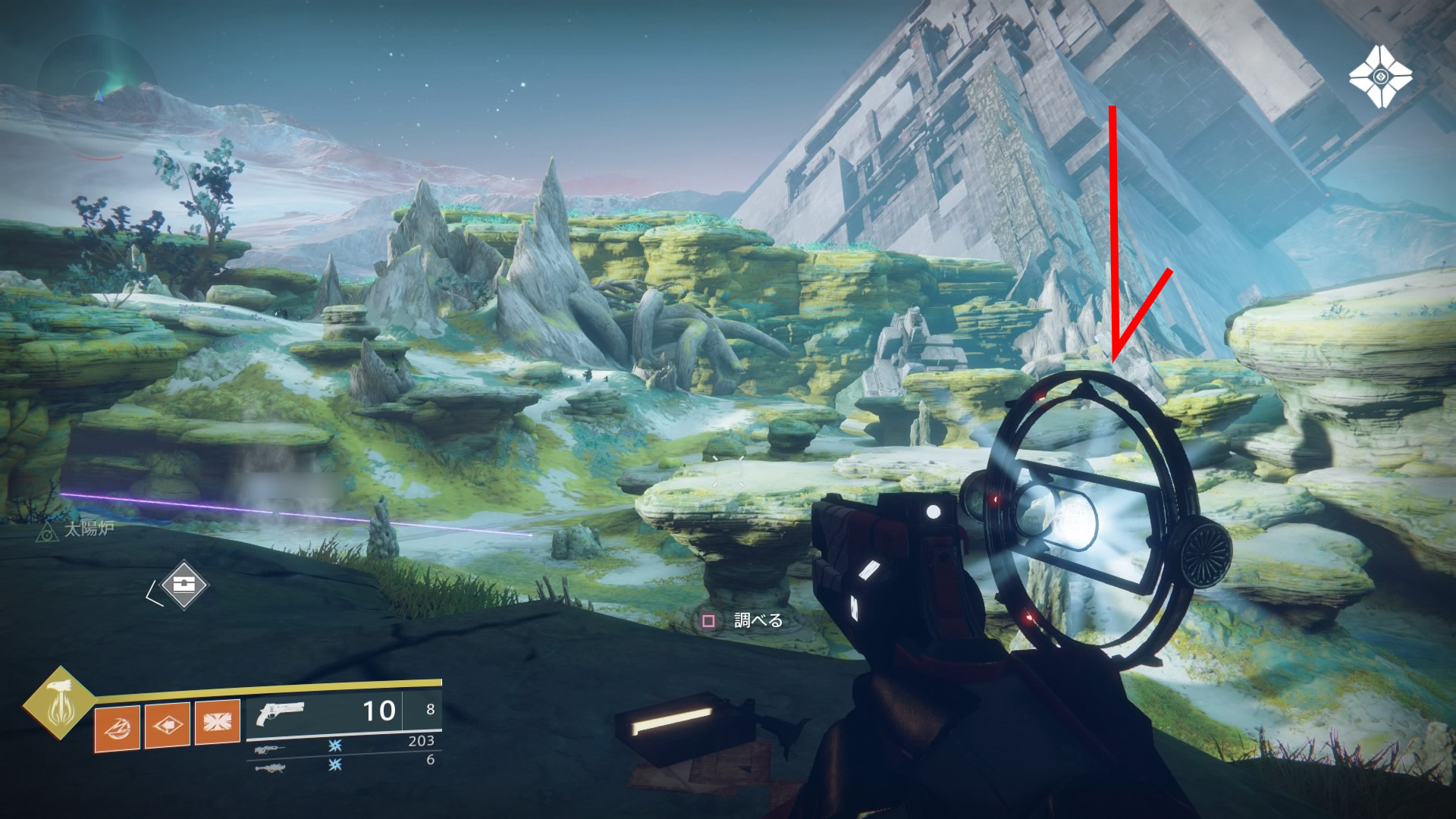Select the equipped hand cannon weapon

[281, 714]
